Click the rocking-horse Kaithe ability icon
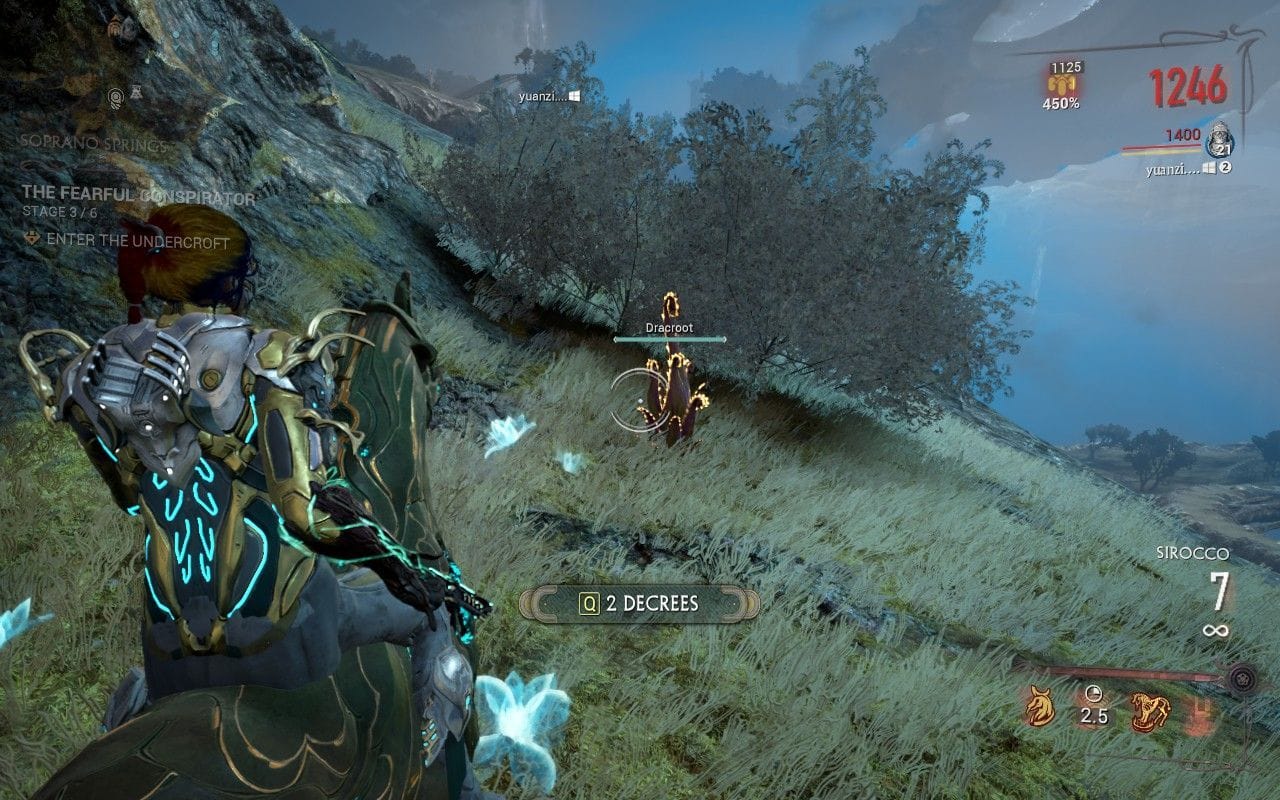Image resolution: width=1280 pixels, height=800 pixels. pyautogui.click(x=1150, y=708)
